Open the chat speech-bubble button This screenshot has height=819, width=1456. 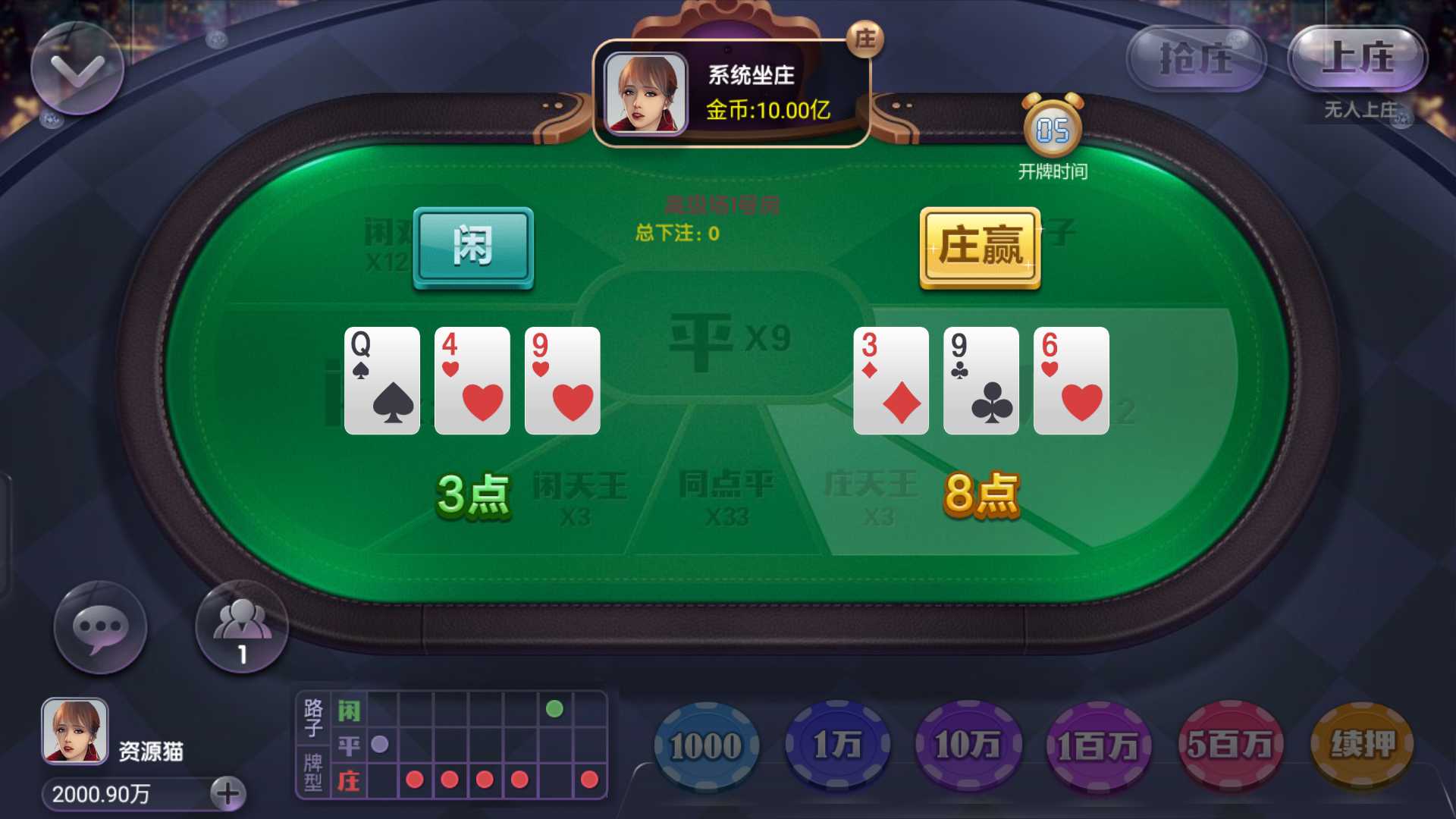(100, 628)
